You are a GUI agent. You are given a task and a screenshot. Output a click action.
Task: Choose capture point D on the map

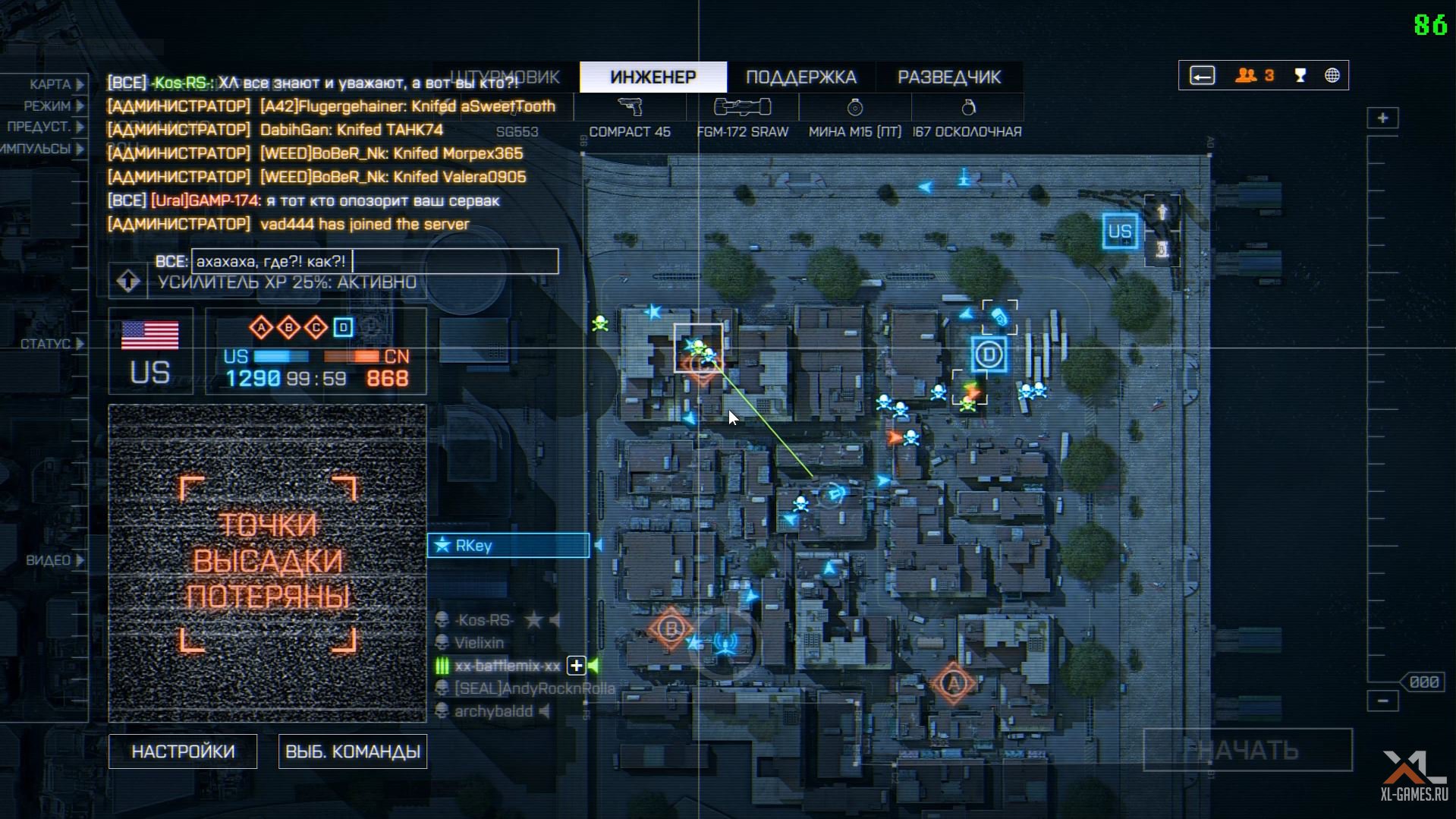click(989, 354)
